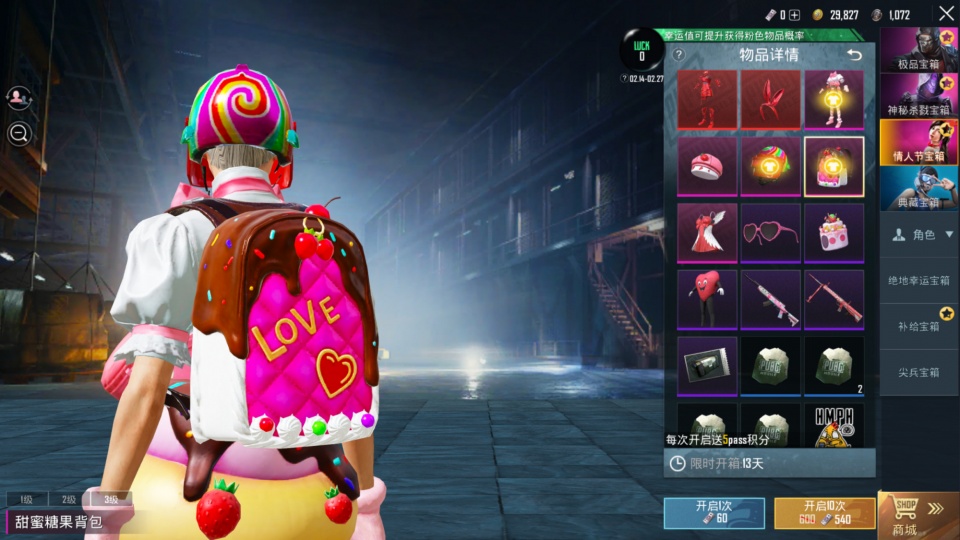Open the 补给宝箱 supply crate entry

(x=918, y=326)
